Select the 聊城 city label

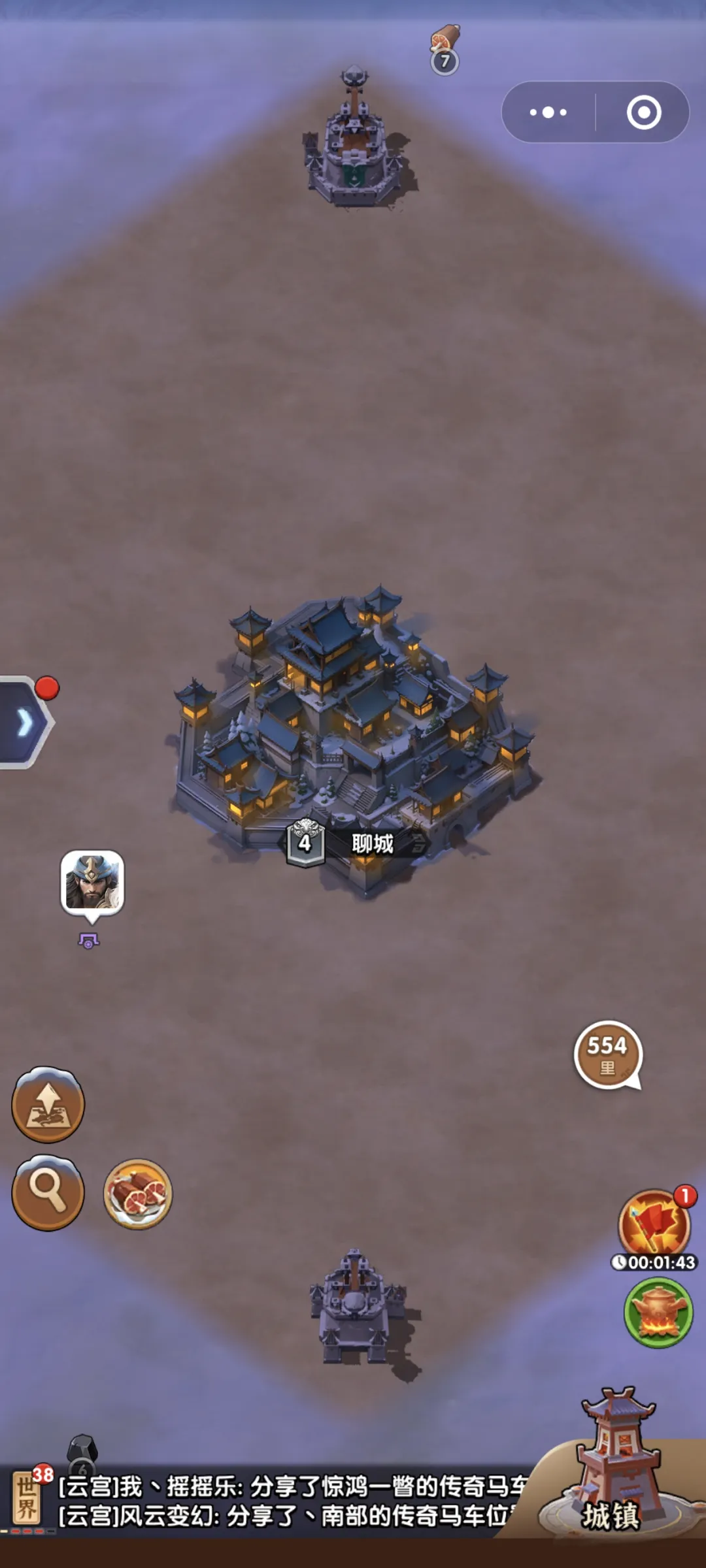click(x=373, y=843)
